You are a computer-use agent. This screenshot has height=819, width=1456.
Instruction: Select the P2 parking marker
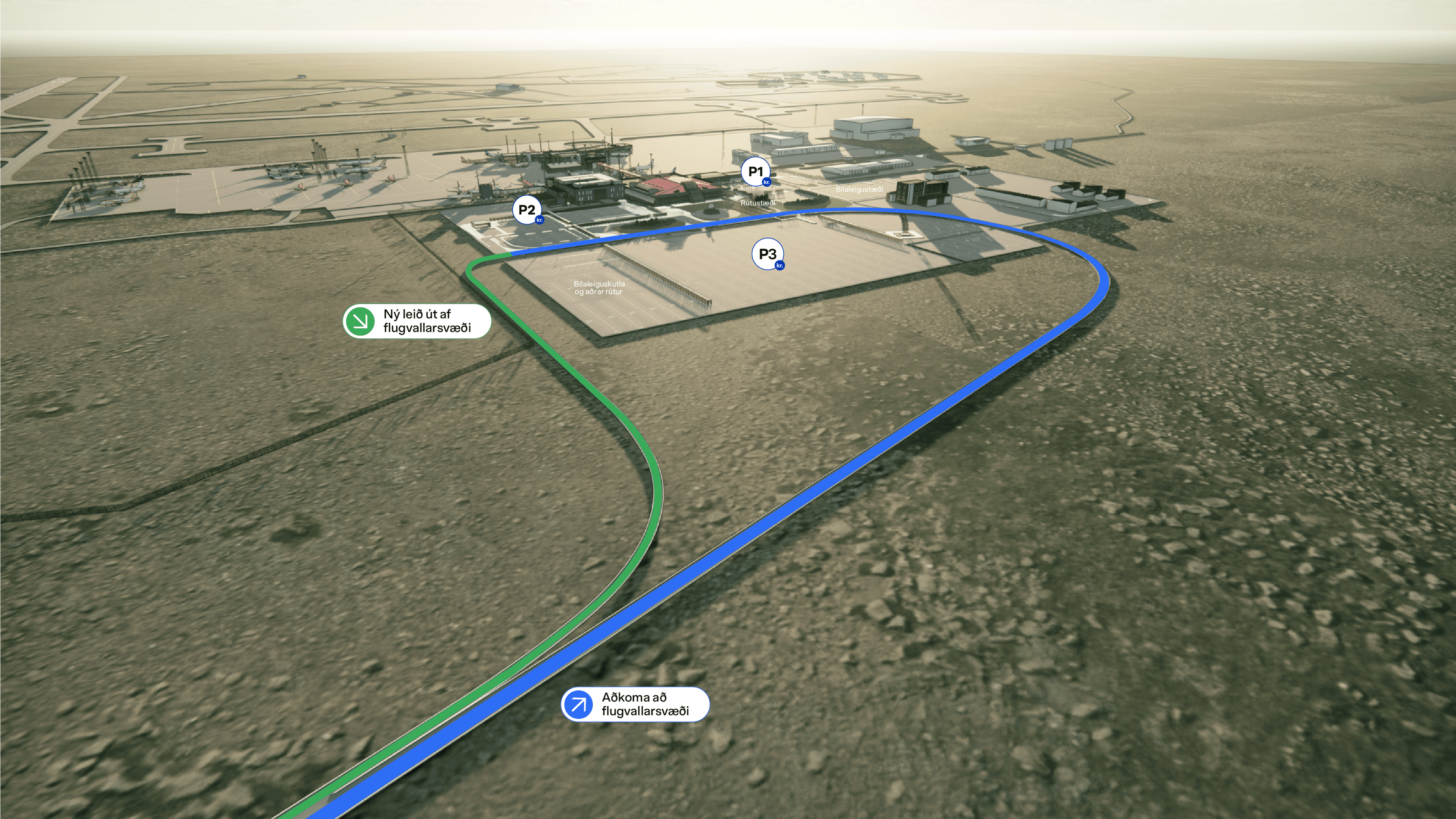click(527, 210)
